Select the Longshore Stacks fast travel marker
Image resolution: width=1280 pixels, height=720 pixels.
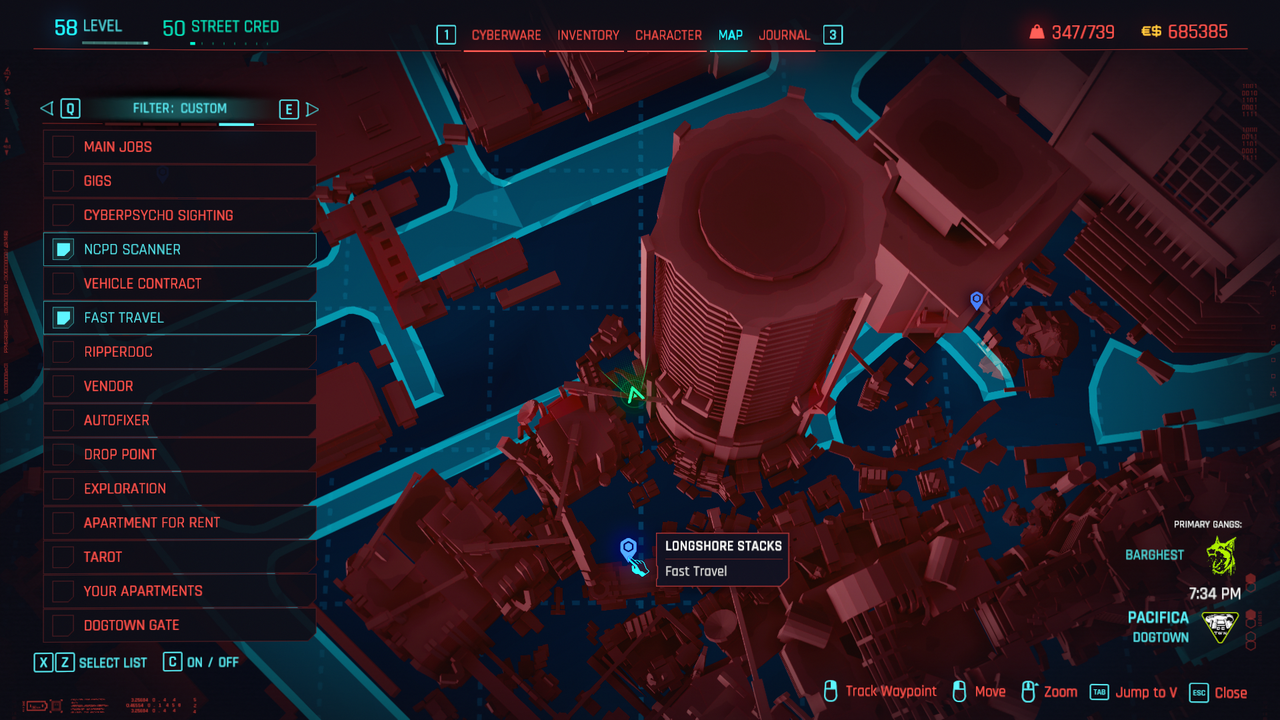628,548
